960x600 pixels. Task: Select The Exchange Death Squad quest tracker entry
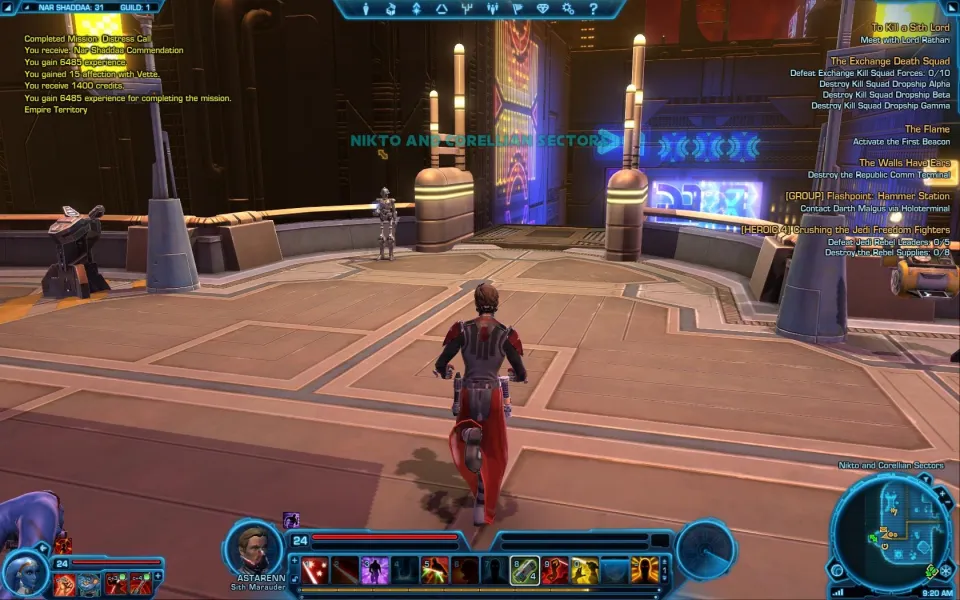coord(890,61)
